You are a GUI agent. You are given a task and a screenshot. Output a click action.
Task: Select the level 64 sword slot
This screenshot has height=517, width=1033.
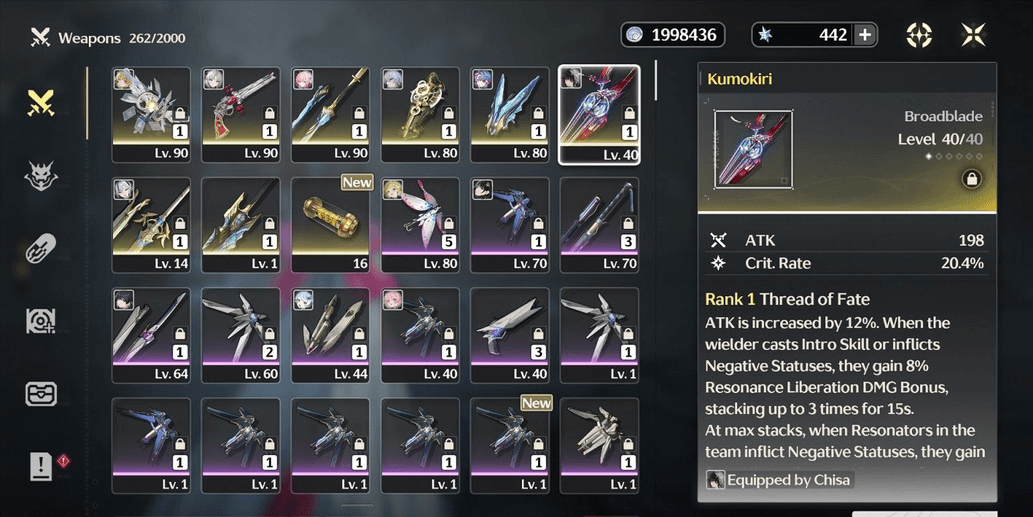pos(150,335)
